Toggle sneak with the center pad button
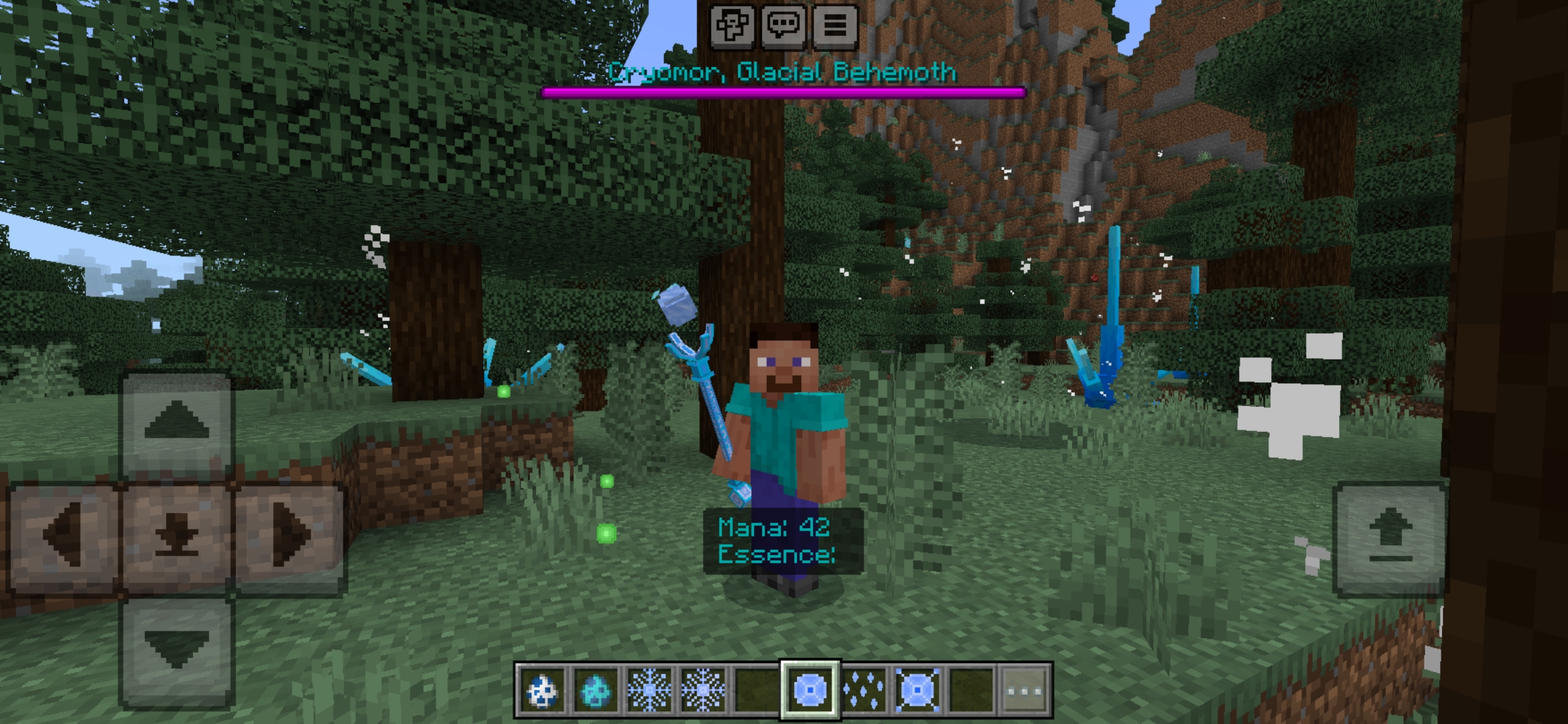1568x724 pixels. [178, 536]
